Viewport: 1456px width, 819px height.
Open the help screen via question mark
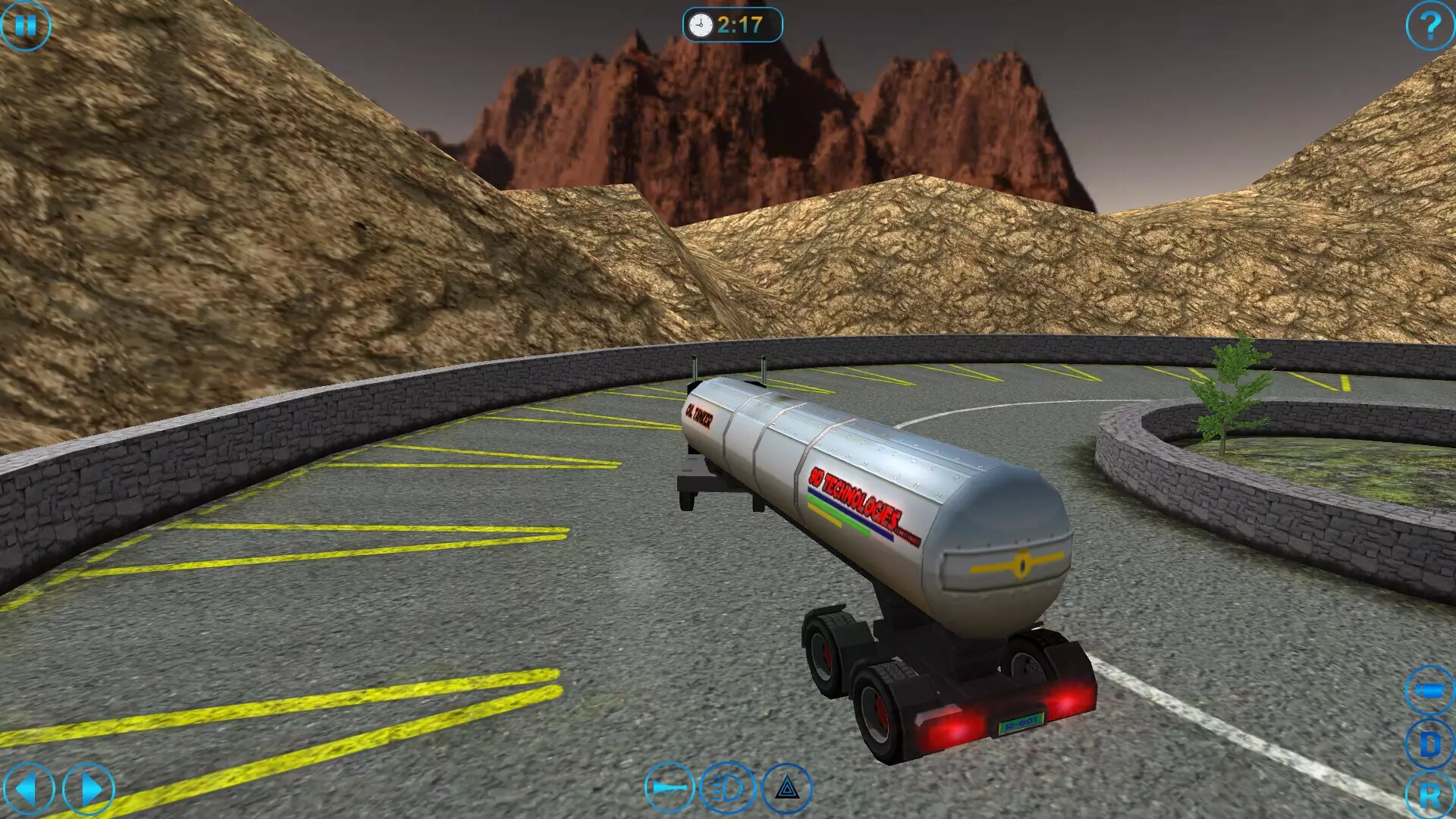point(1429,27)
